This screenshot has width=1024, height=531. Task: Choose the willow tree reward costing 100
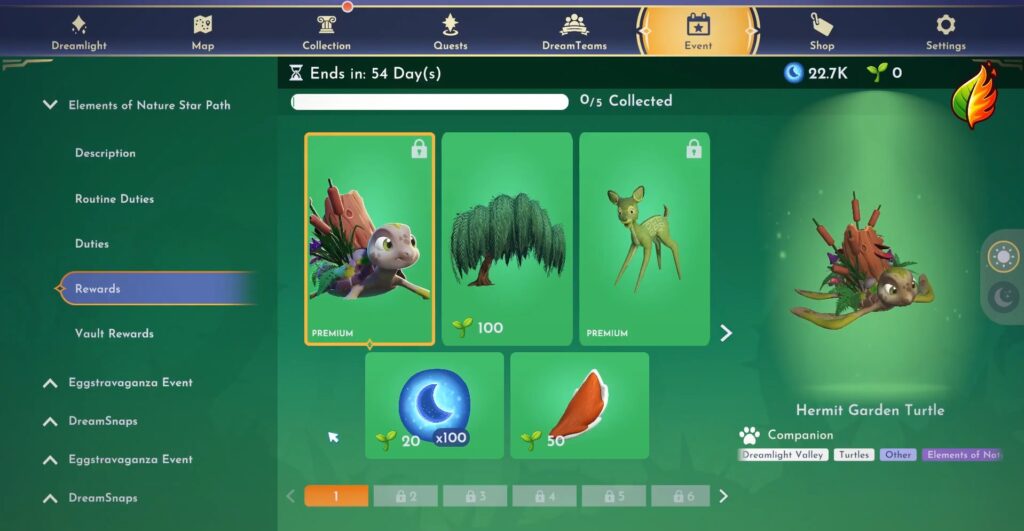coord(507,239)
